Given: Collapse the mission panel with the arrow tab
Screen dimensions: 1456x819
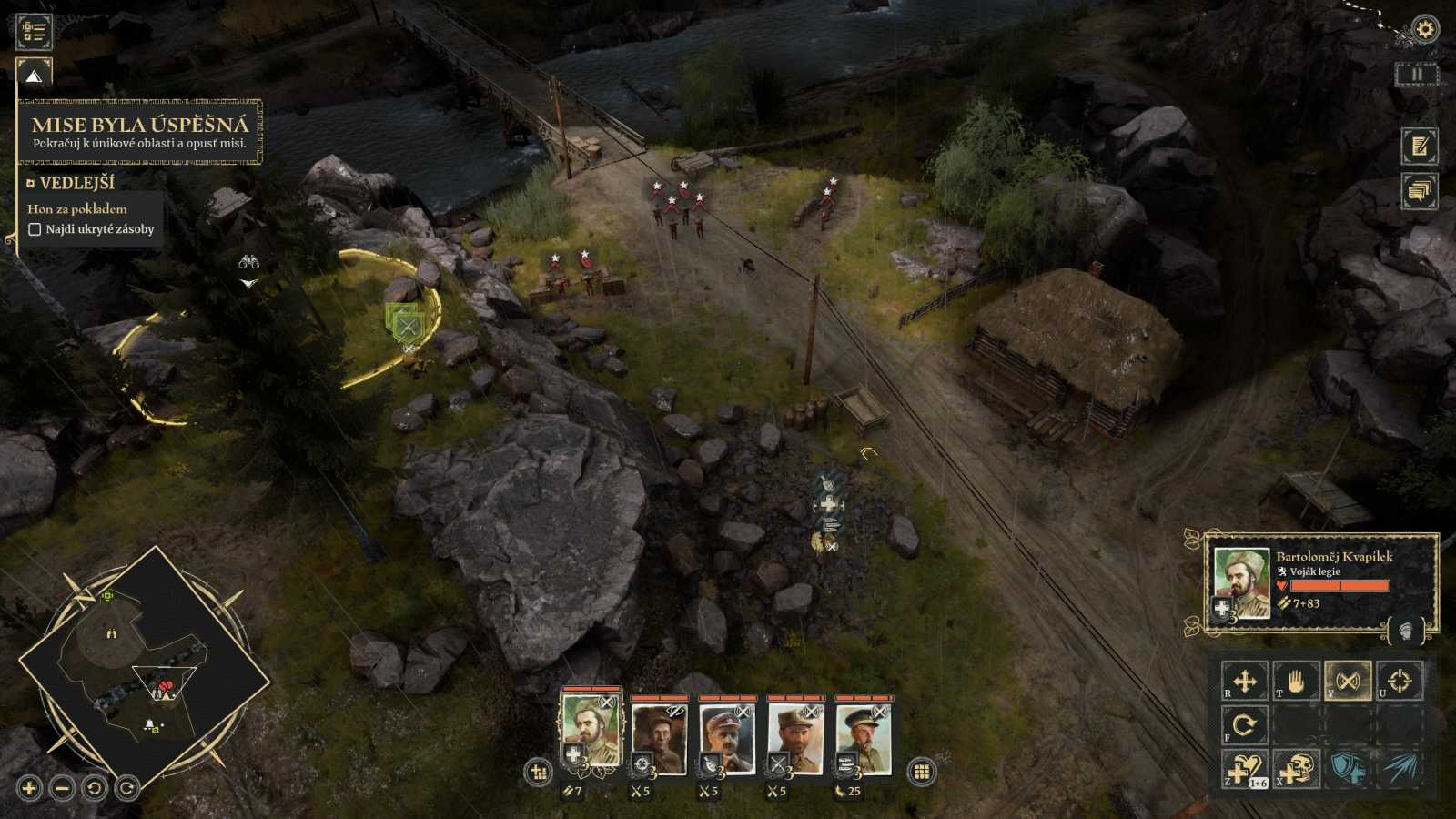Looking at the screenshot, I should pos(35,76).
